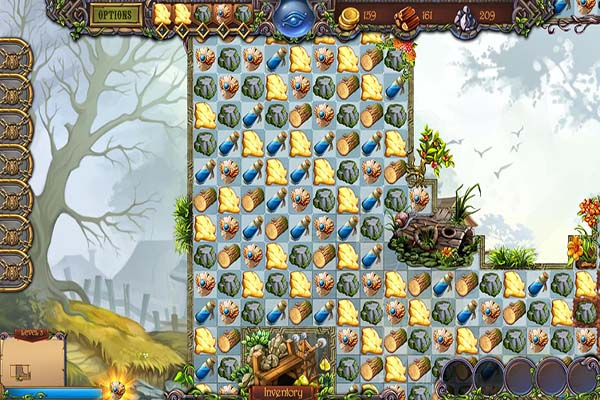This screenshot has width=600, height=400.
Task: Activate the blue eye orb
Action: click(294, 17)
